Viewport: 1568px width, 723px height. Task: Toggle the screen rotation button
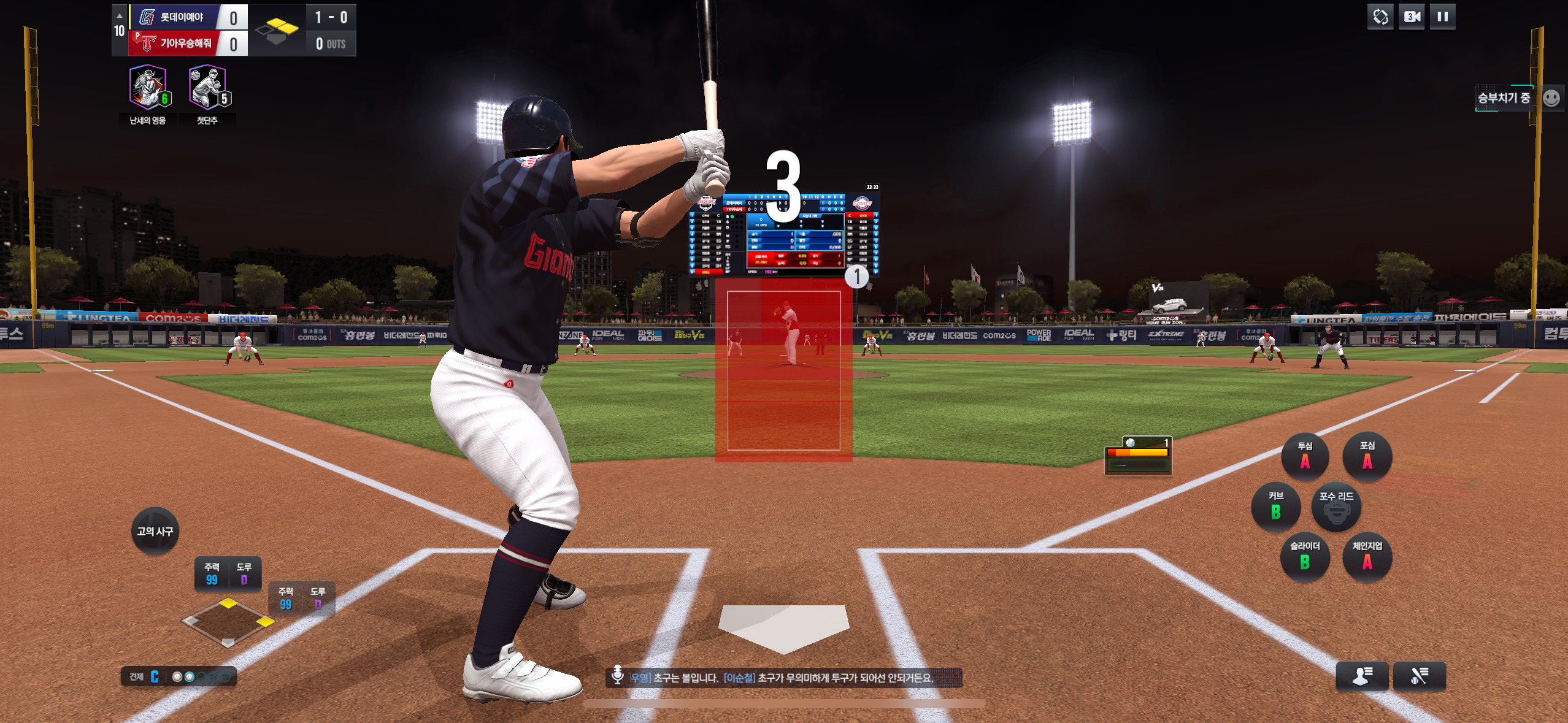1380,17
